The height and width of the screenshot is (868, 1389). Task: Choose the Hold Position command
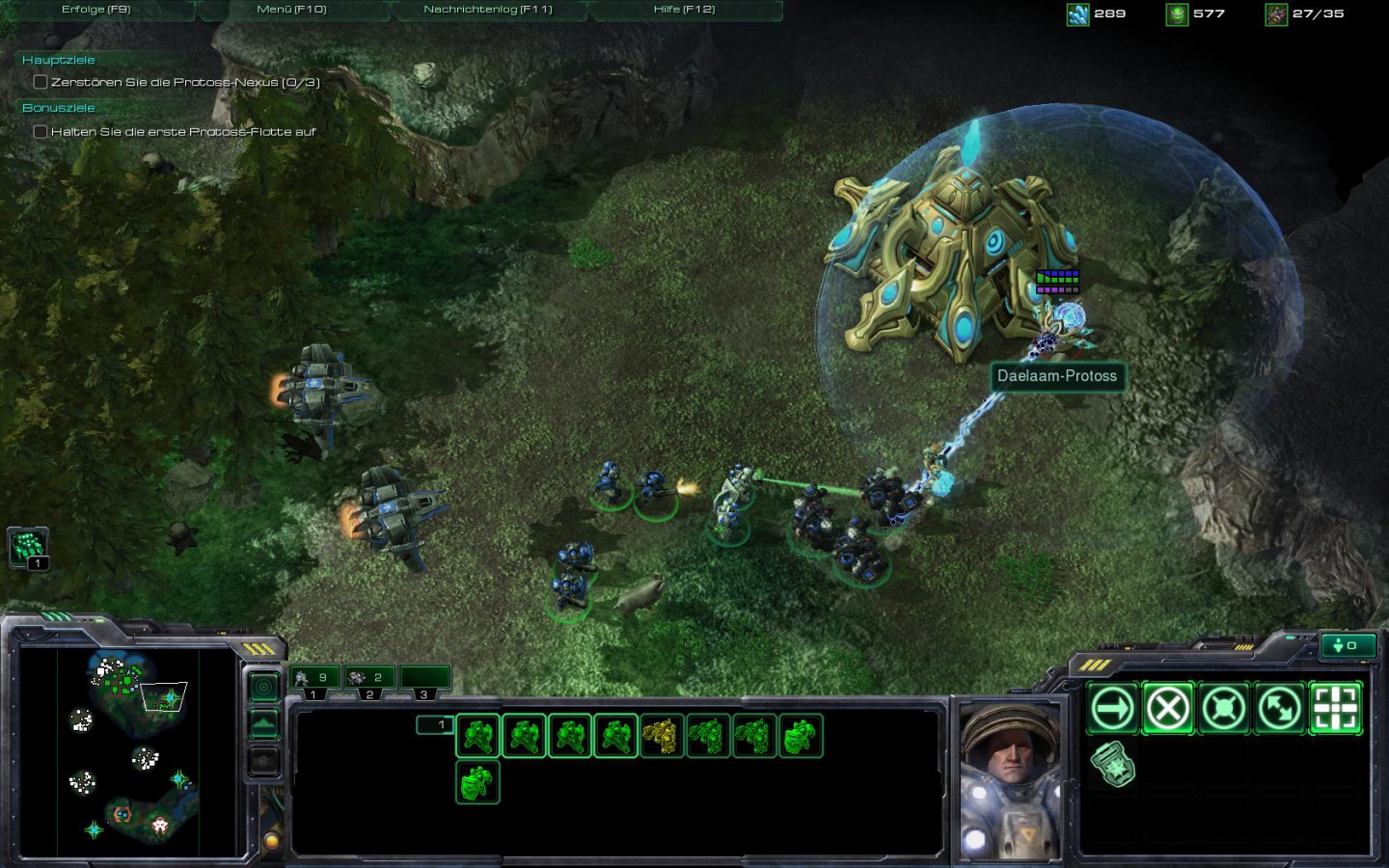pos(1223,709)
